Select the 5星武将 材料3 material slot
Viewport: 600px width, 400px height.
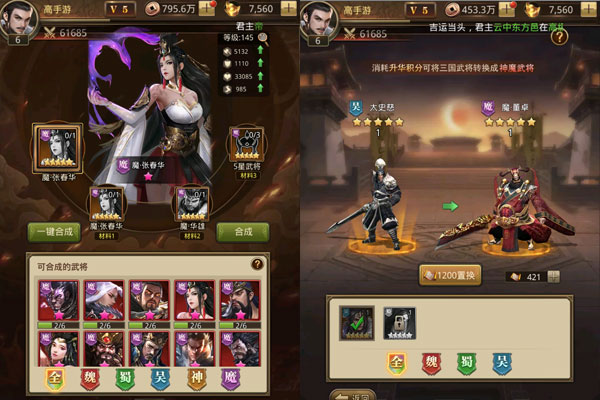point(245,149)
